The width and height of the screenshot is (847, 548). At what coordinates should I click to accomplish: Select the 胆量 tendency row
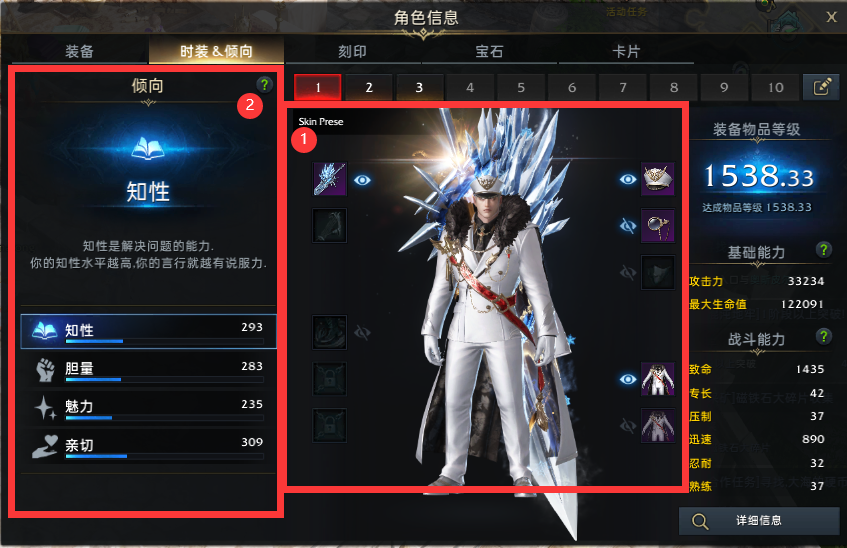(148, 371)
